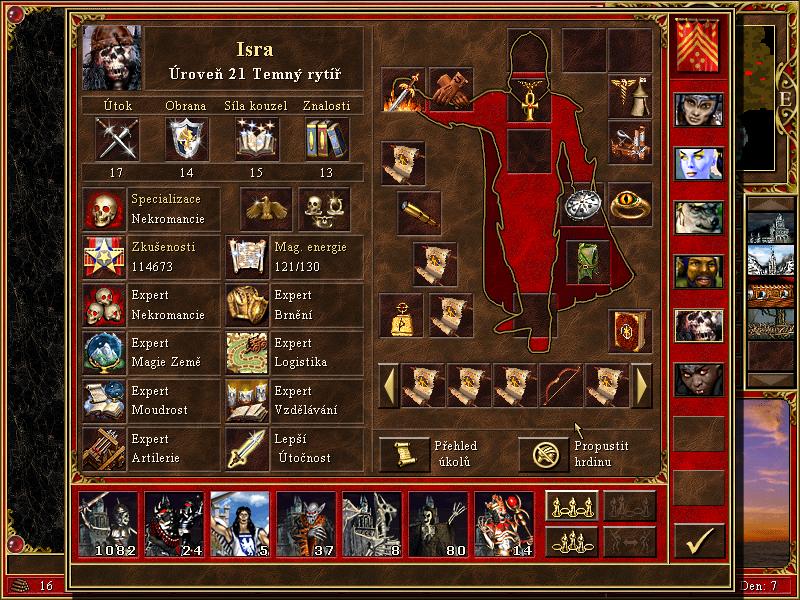800x600 pixels.
Task: Open the spellbook in the equipment panel
Action: point(630,328)
